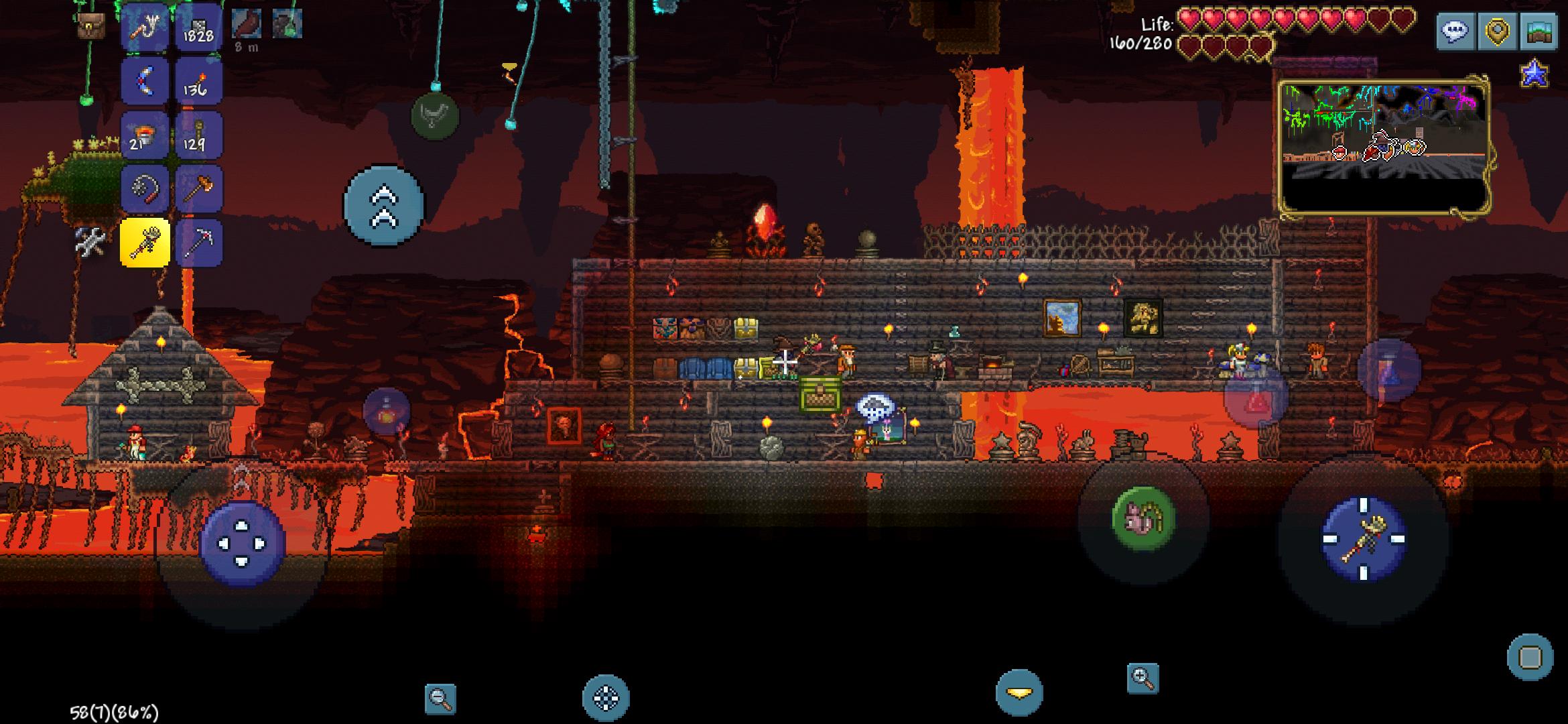Tap the gold map pin button

click(1497, 31)
